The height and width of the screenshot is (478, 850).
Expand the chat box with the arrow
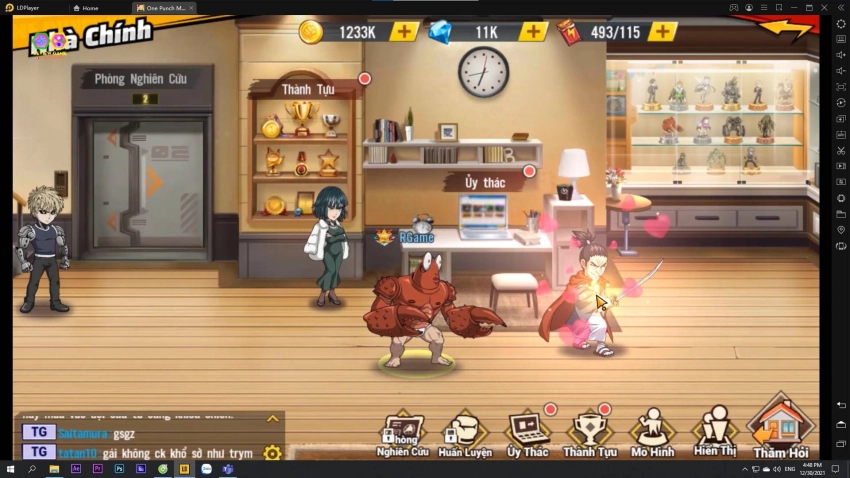(272, 419)
